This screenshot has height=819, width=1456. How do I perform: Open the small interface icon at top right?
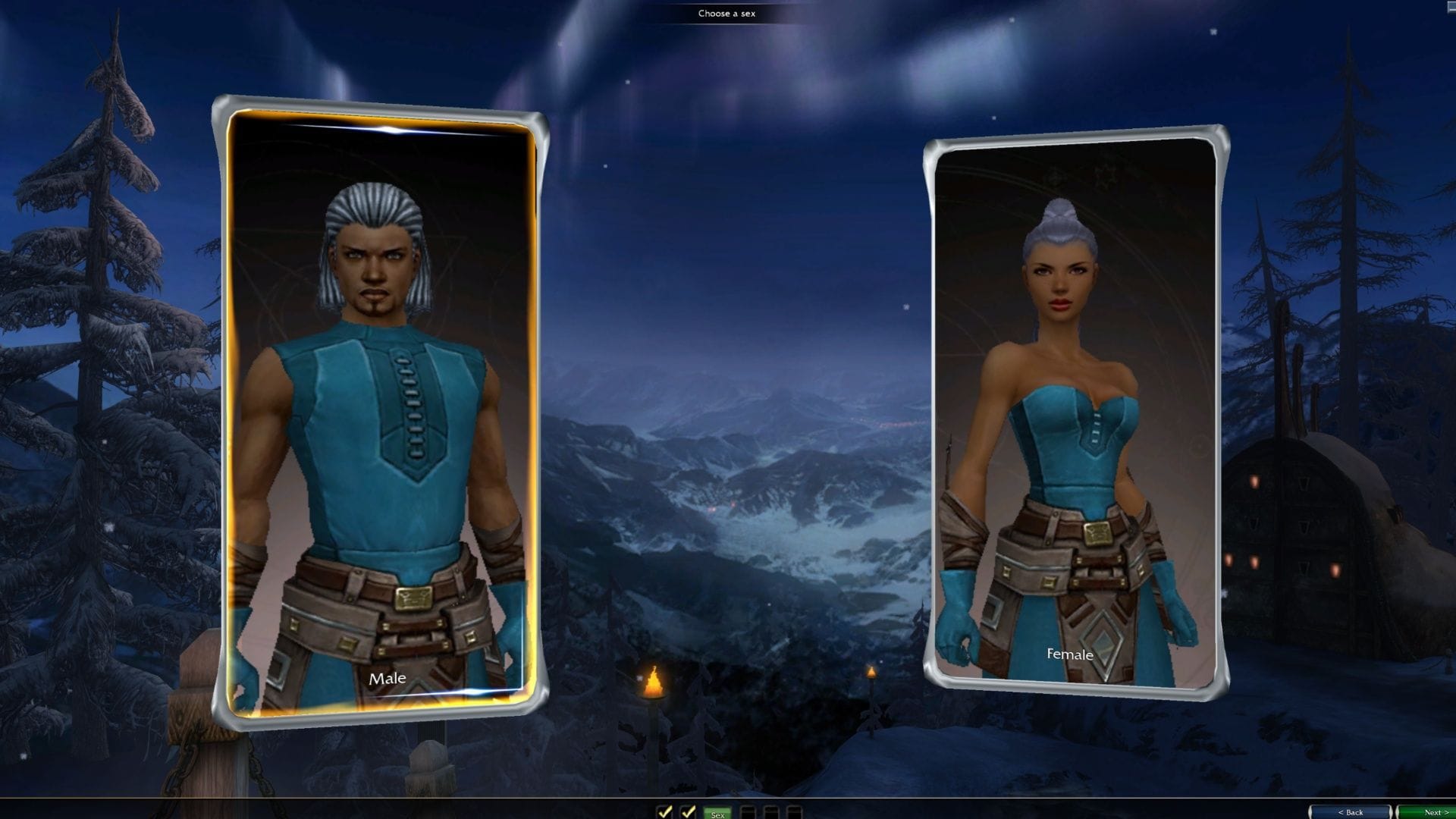click(x=1451, y=8)
